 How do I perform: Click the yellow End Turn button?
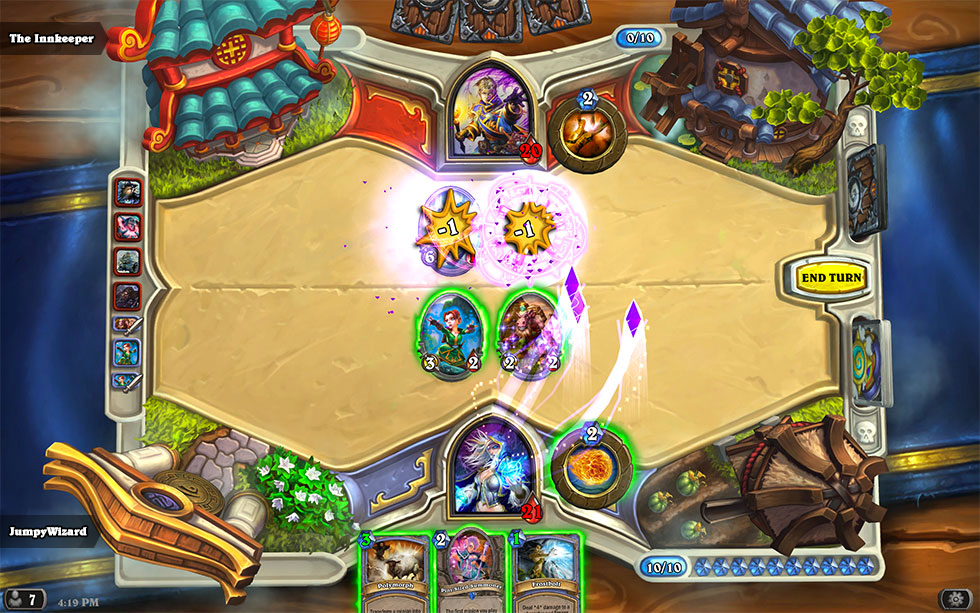tap(831, 277)
